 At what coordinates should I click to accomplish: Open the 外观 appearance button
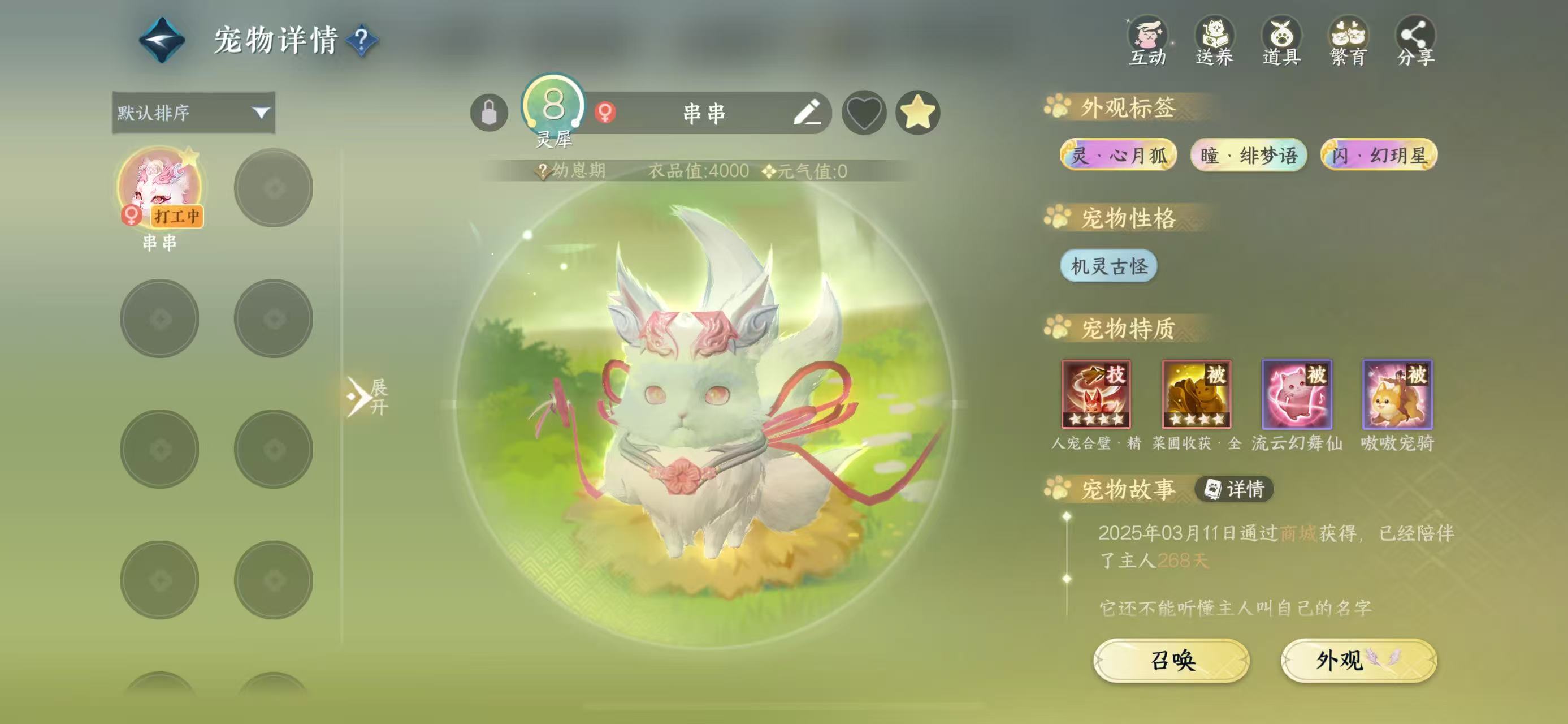tap(1359, 660)
